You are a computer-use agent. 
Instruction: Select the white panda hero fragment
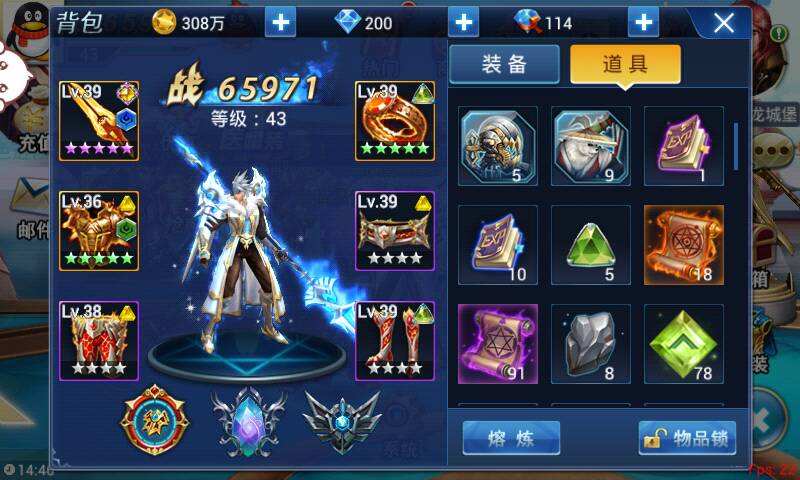pyautogui.click(x=591, y=145)
